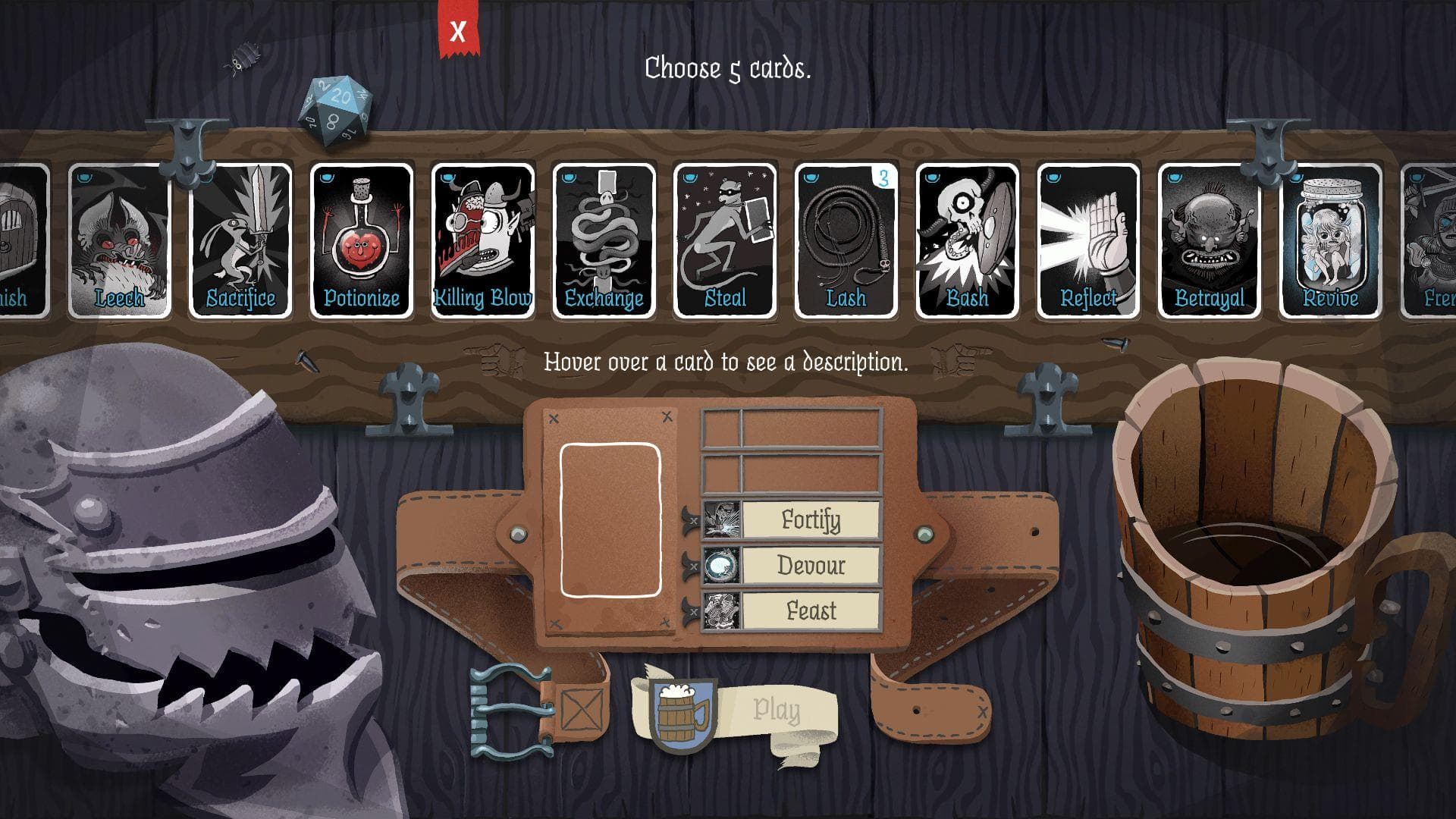1456x819 pixels.
Task: Click the empty white card slot
Action: [611, 517]
